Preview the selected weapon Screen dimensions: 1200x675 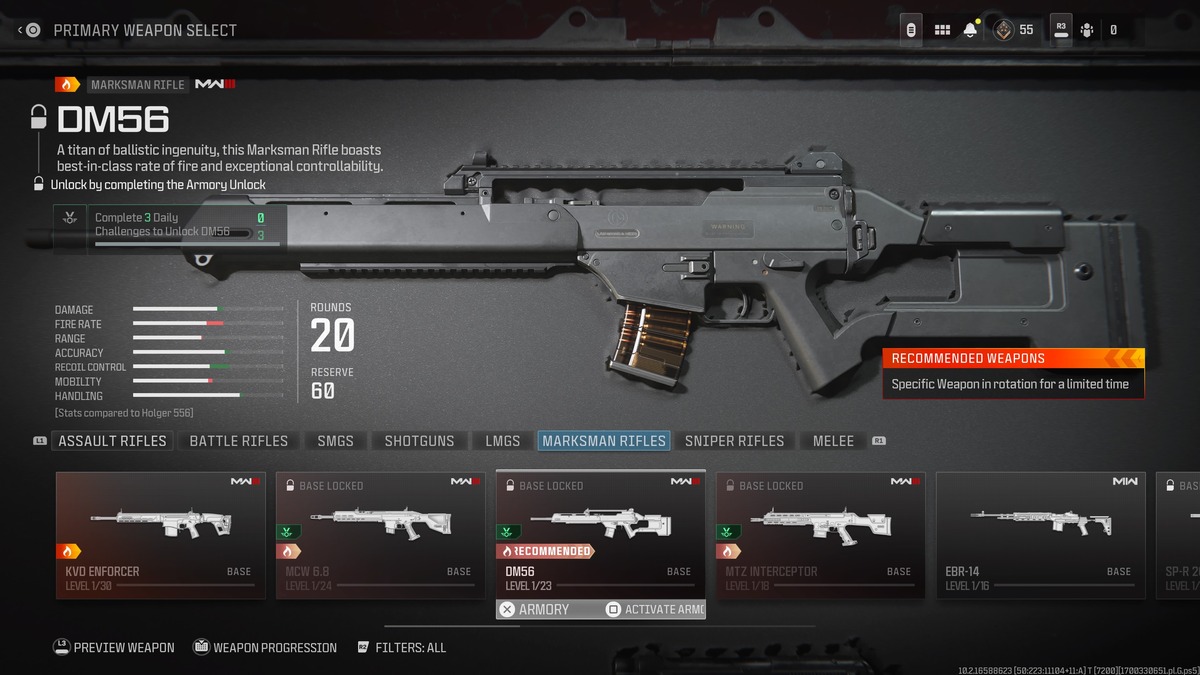click(113, 648)
